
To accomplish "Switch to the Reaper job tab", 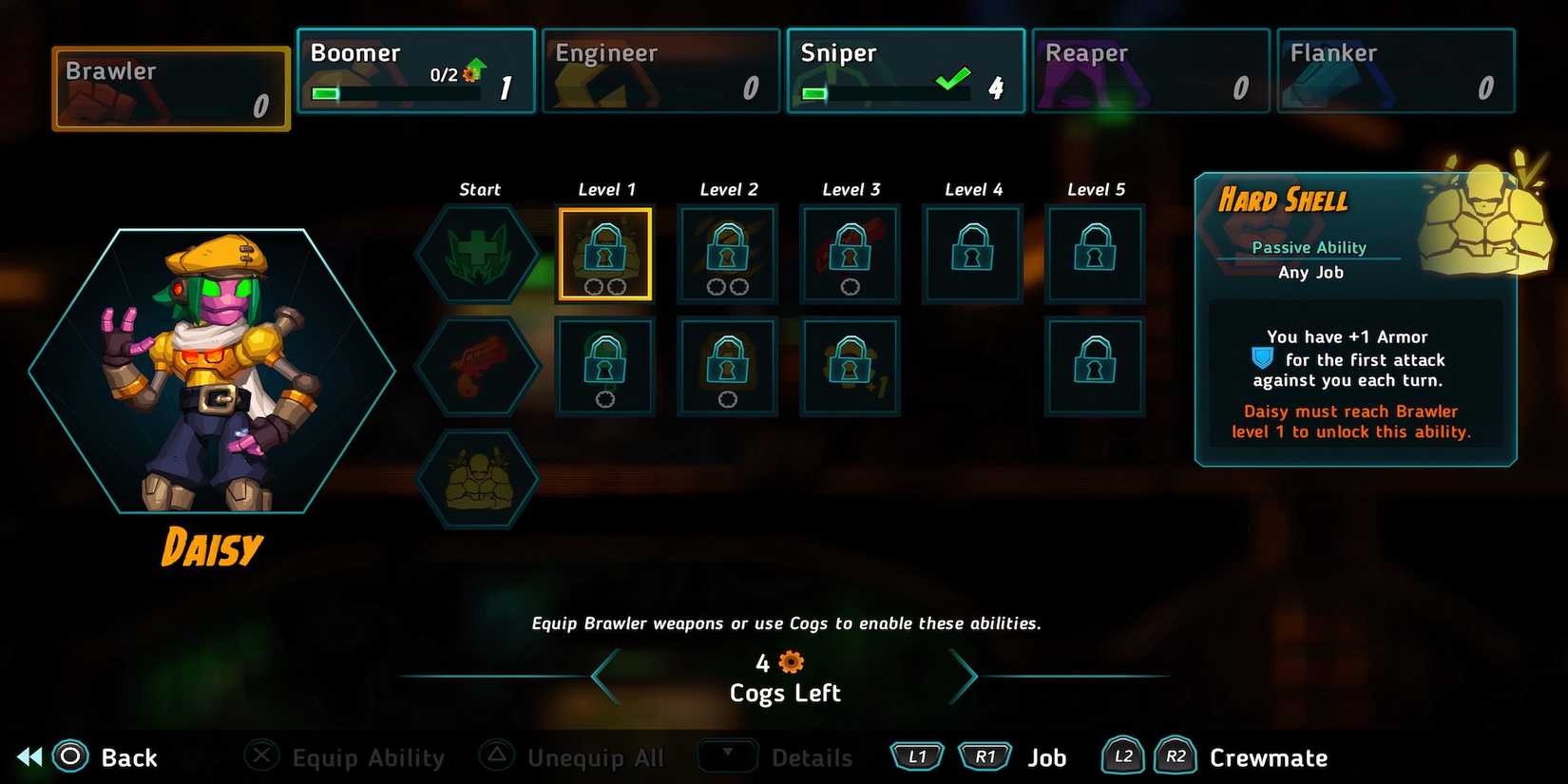I will pyautogui.click(x=1150, y=69).
